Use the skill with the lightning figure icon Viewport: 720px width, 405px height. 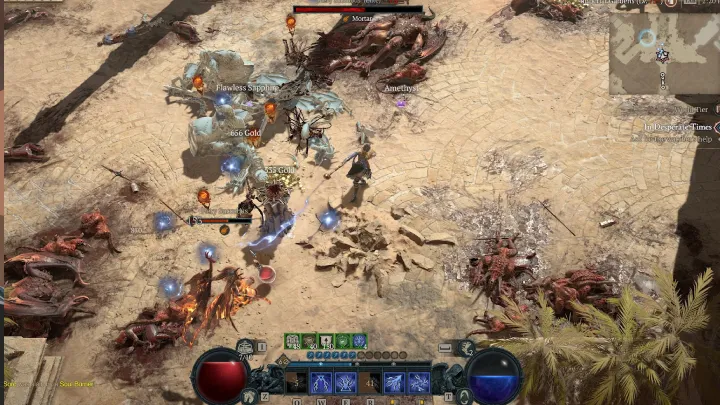(x=321, y=381)
